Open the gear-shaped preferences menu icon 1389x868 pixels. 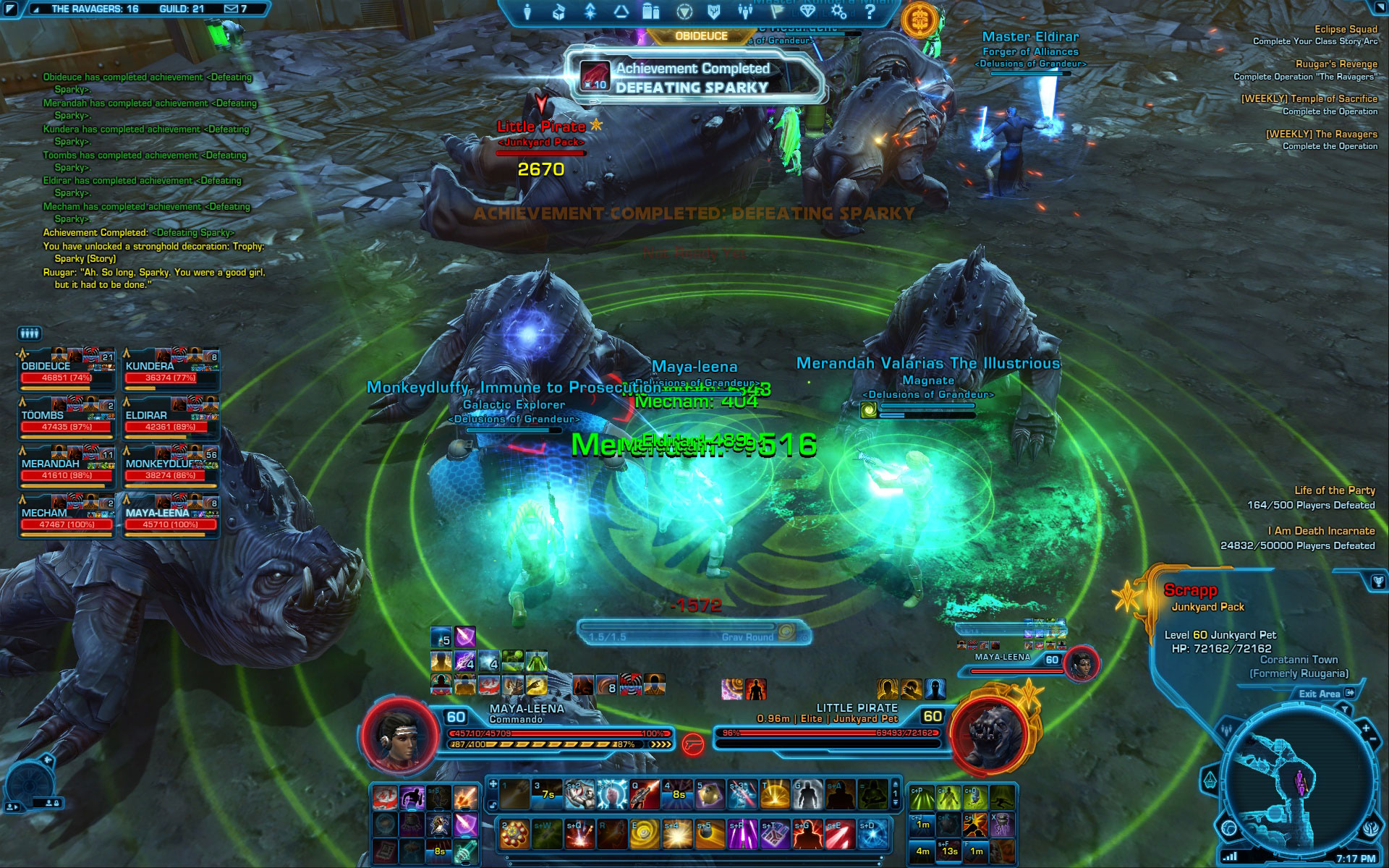(838, 12)
